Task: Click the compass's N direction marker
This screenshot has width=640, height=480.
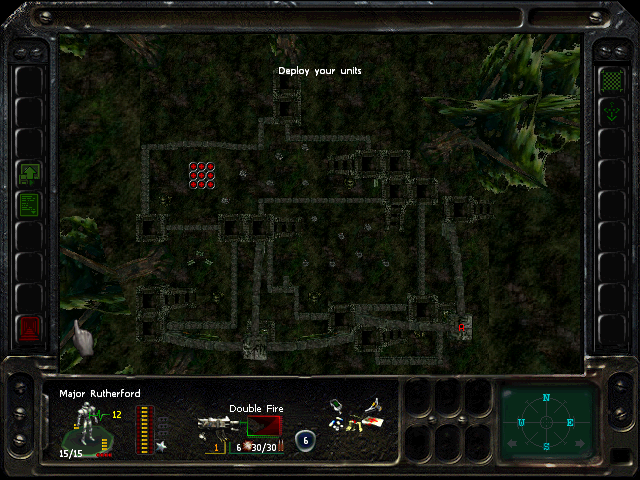Action: coord(546,398)
